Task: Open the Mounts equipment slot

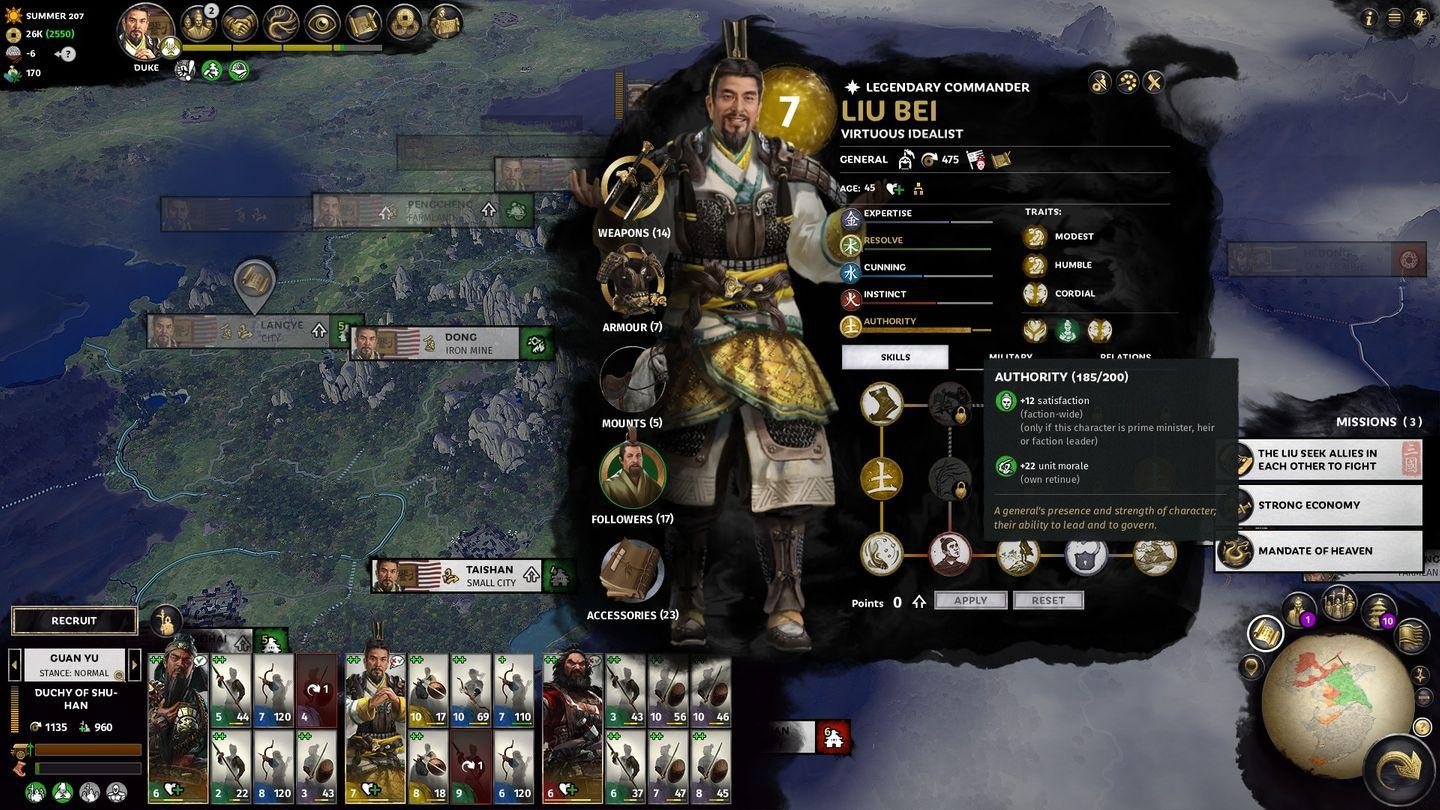Action: click(632, 379)
